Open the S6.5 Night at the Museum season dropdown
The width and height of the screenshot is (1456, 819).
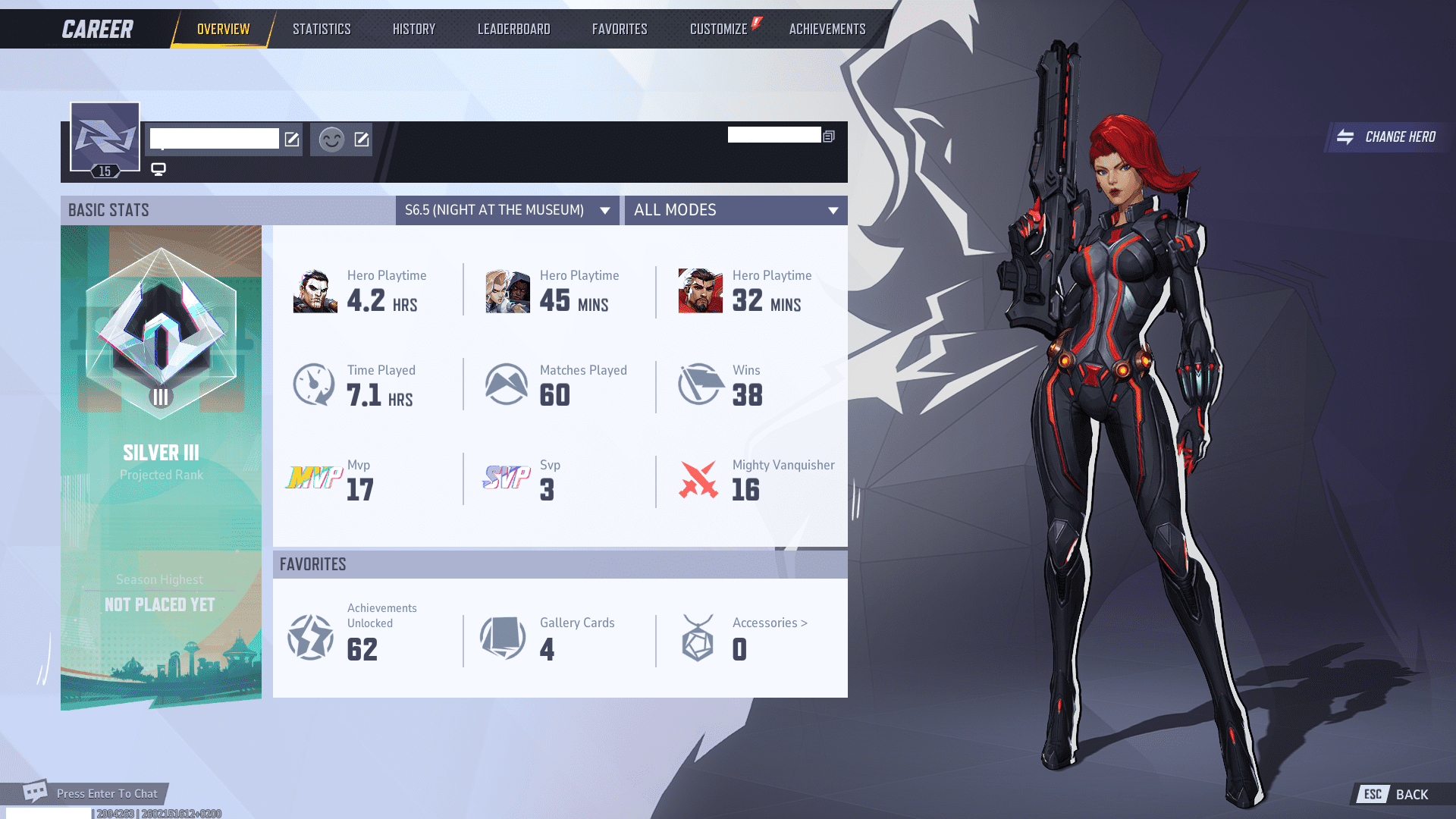pyautogui.click(x=507, y=210)
